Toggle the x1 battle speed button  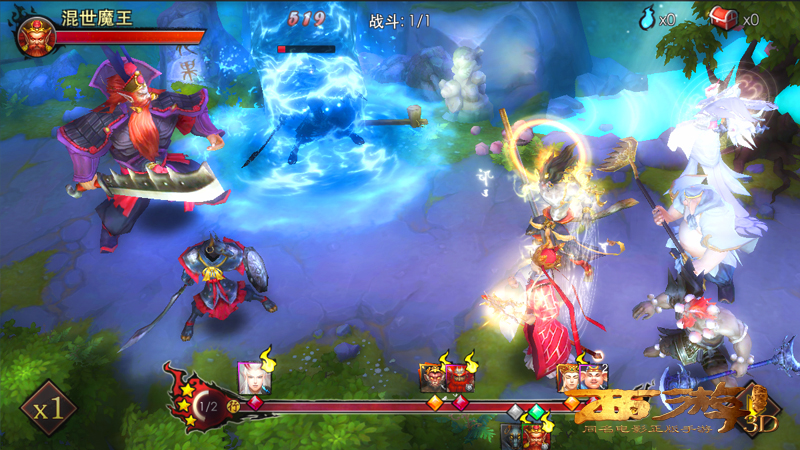(x=49, y=408)
